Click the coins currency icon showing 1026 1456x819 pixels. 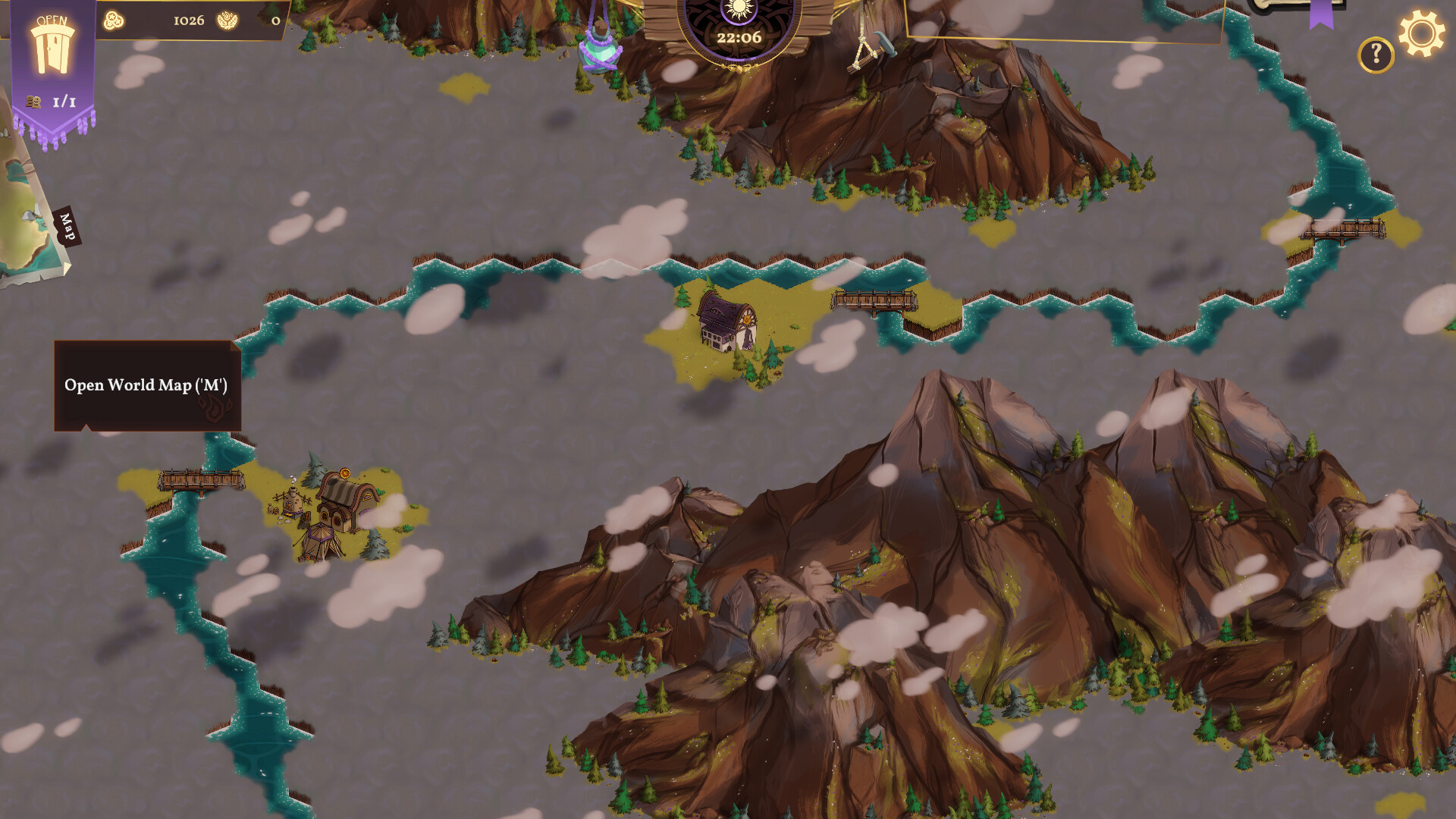pos(112,20)
